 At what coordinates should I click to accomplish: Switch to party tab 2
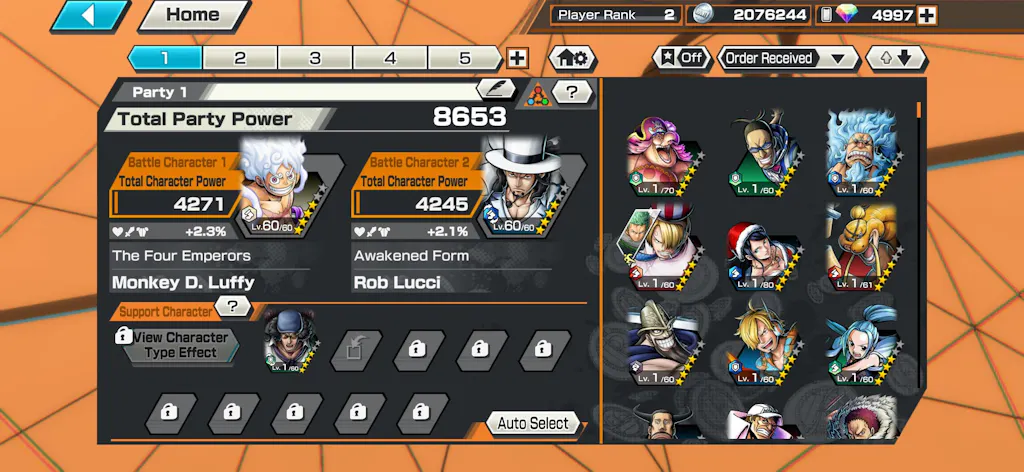click(x=240, y=58)
